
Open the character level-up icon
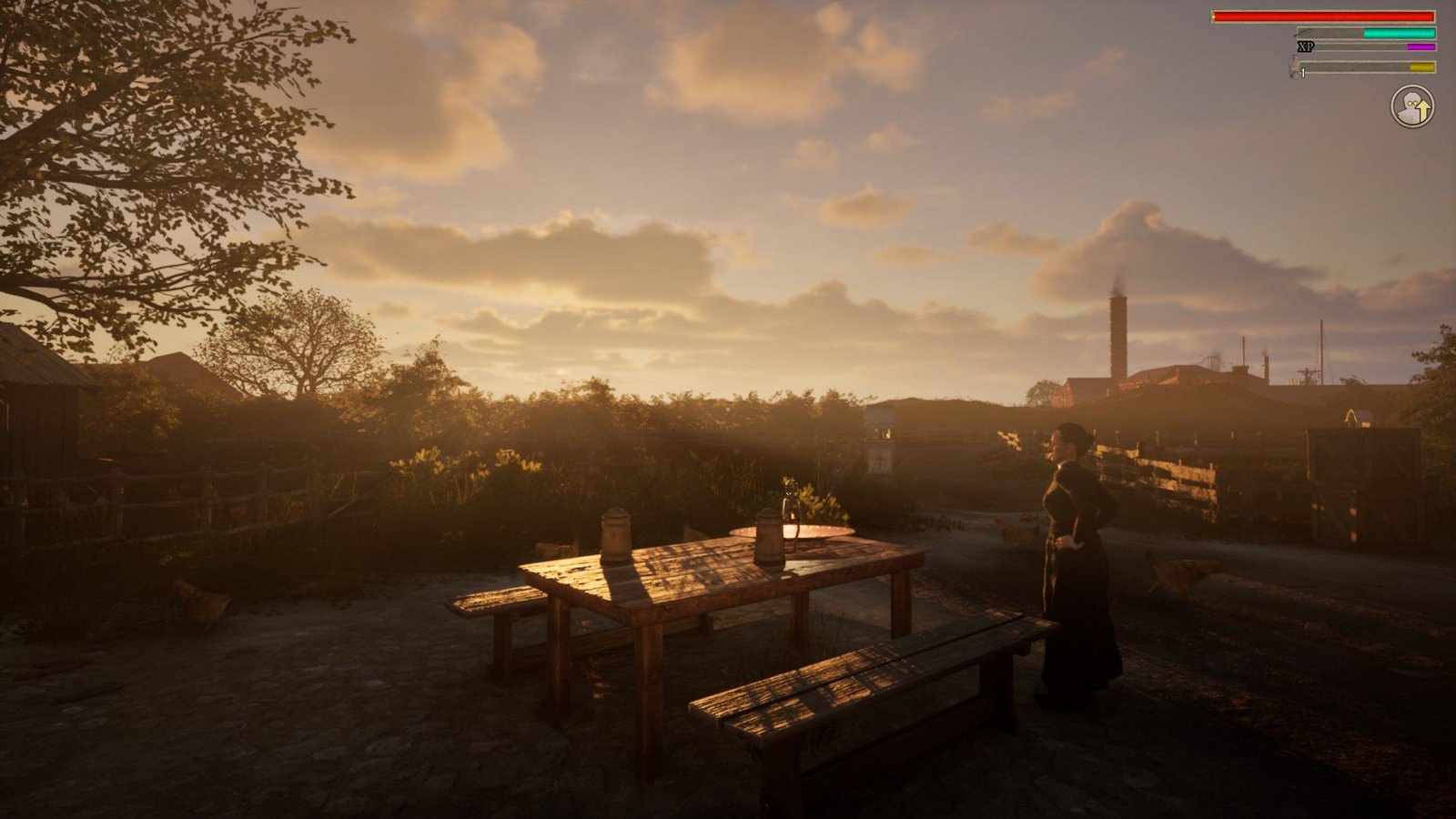click(x=1411, y=107)
